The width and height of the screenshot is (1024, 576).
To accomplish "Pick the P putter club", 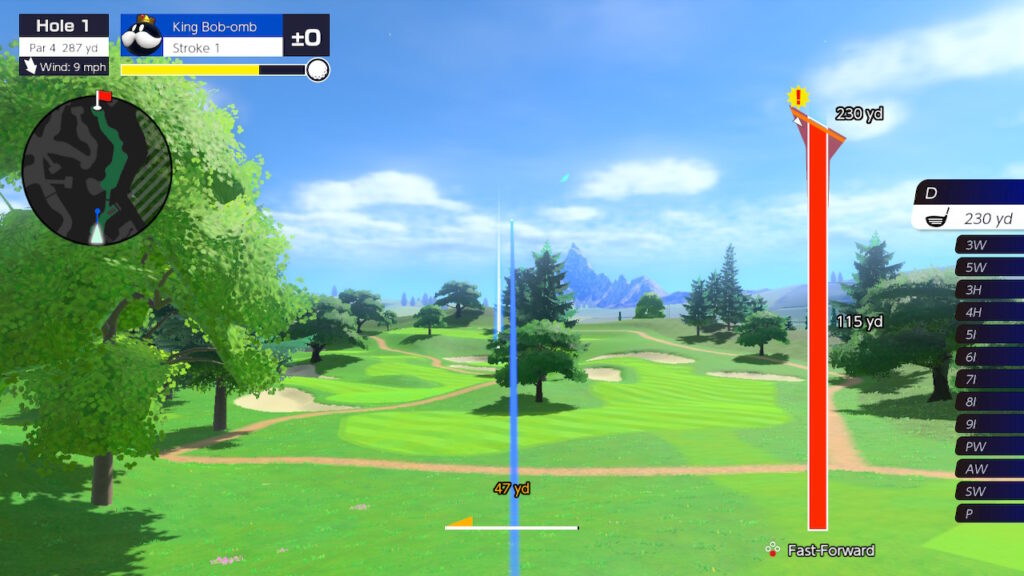I will [x=988, y=514].
